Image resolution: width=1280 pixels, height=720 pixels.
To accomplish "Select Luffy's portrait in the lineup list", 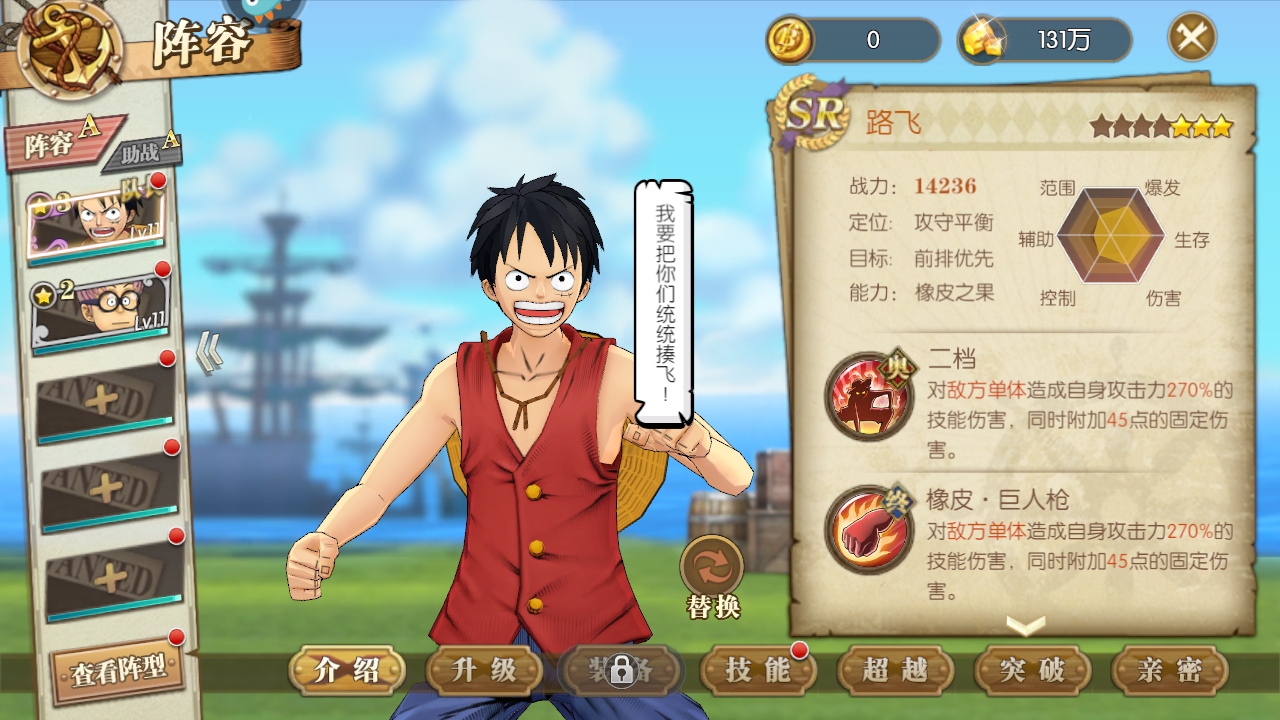I will [x=98, y=221].
